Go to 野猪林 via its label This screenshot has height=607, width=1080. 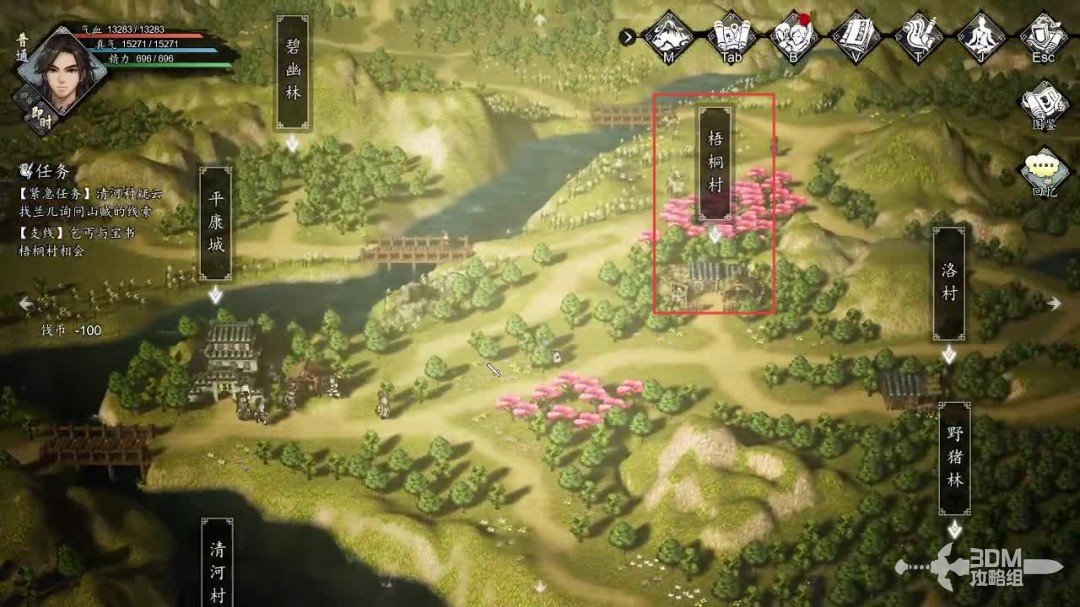(955, 458)
